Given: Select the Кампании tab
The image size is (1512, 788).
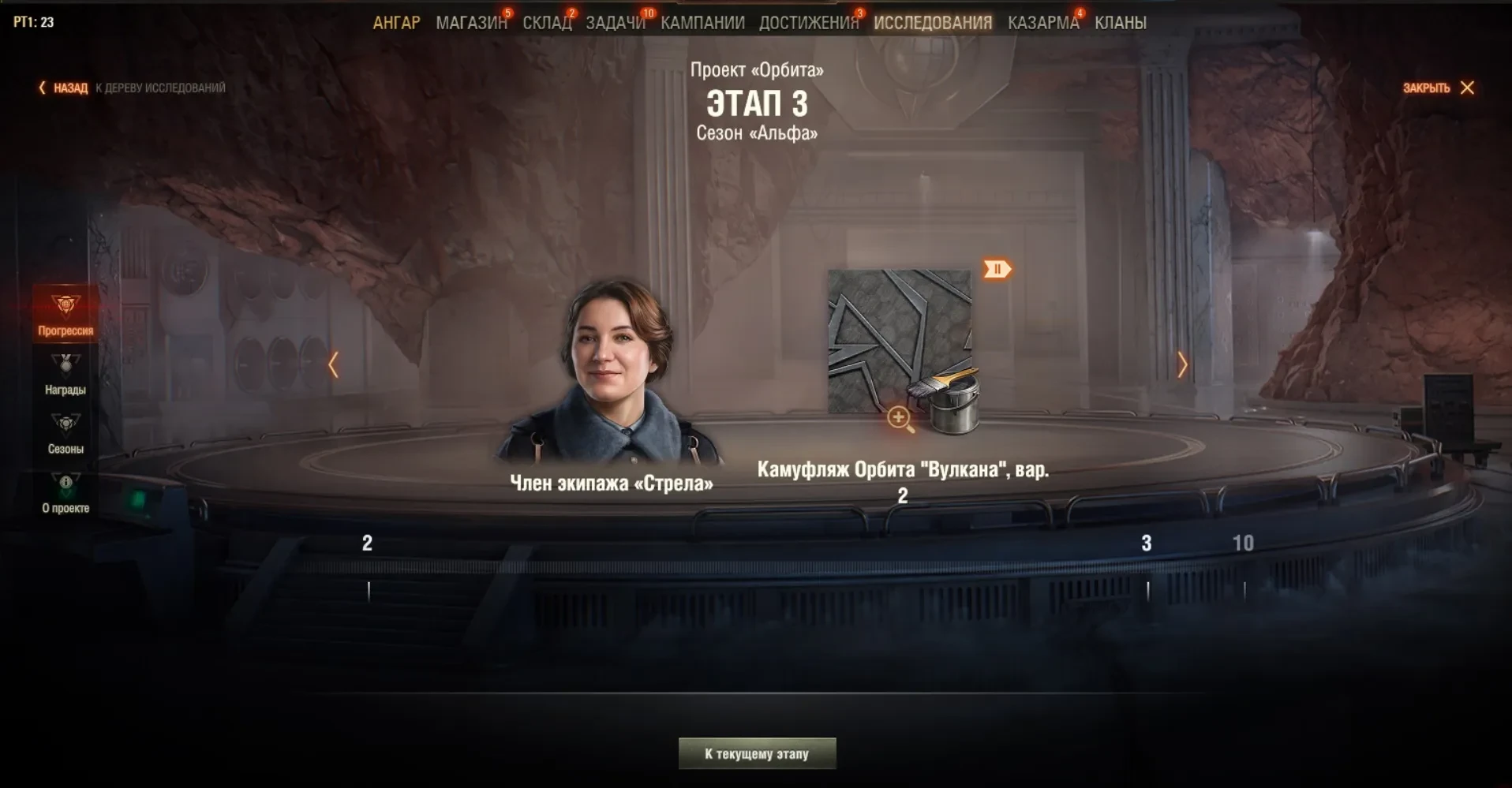Looking at the screenshot, I should tap(702, 23).
